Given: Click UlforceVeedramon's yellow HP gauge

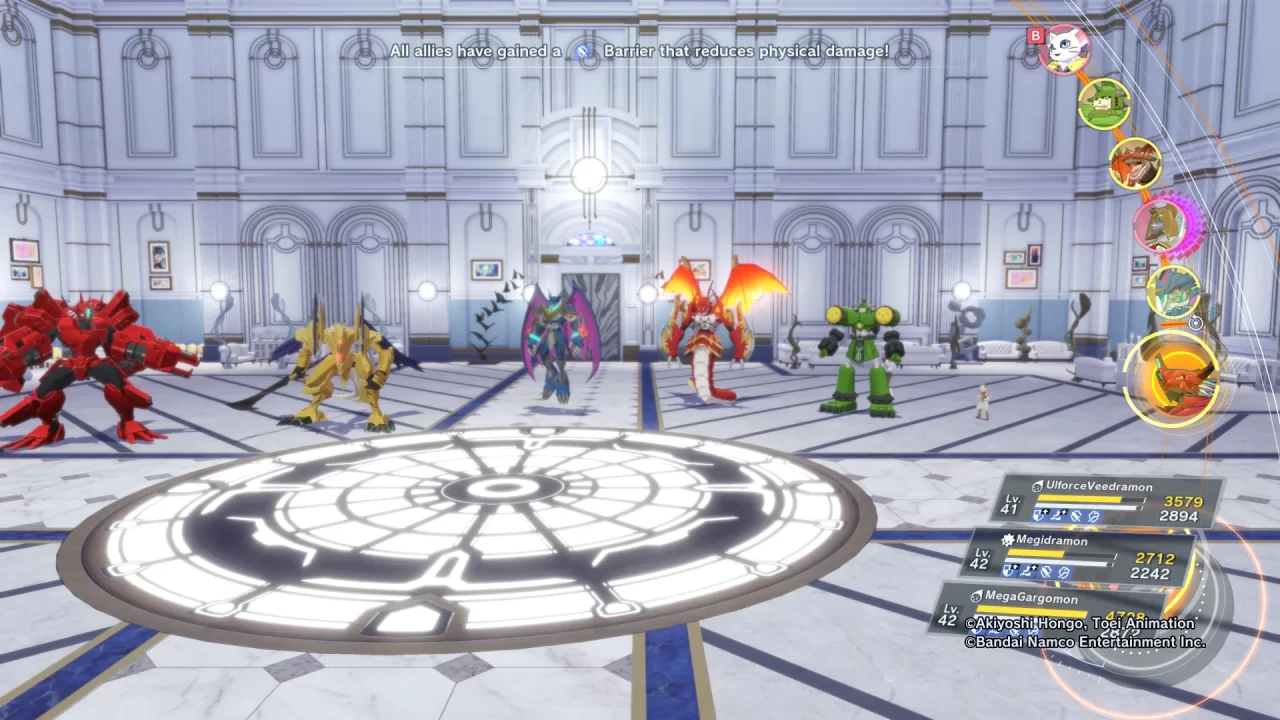Looking at the screenshot, I should [1078, 499].
